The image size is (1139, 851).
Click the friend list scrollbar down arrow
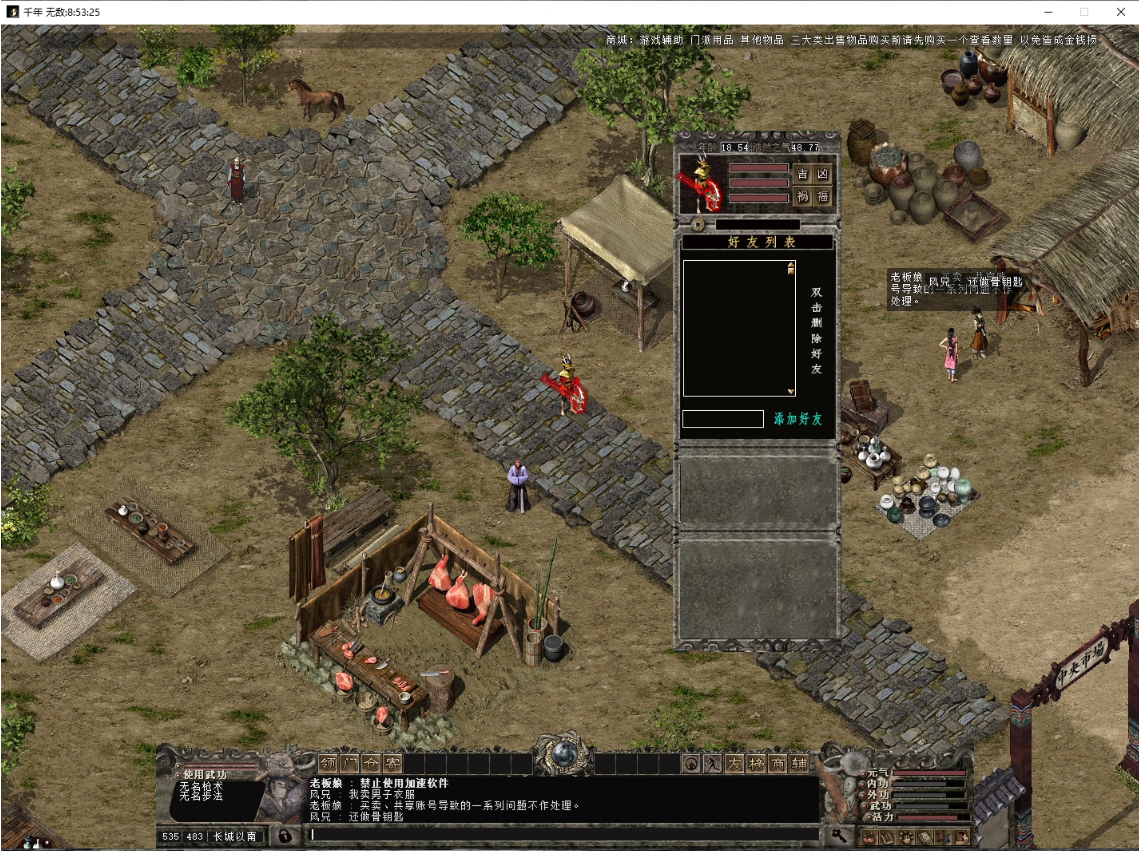(791, 391)
